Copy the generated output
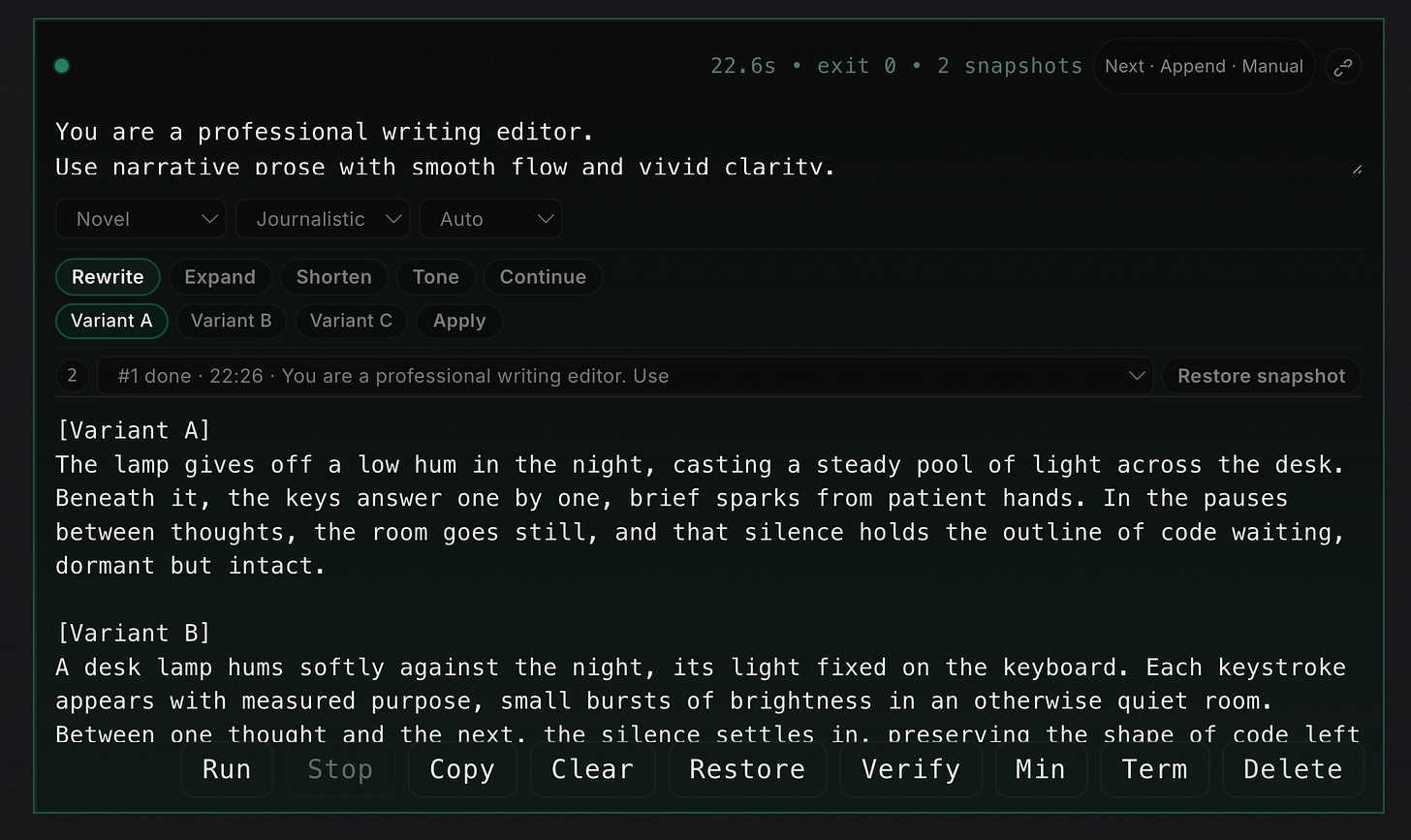Image resolution: width=1411 pixels, height=840 pixels. click(x=462, y=769)
